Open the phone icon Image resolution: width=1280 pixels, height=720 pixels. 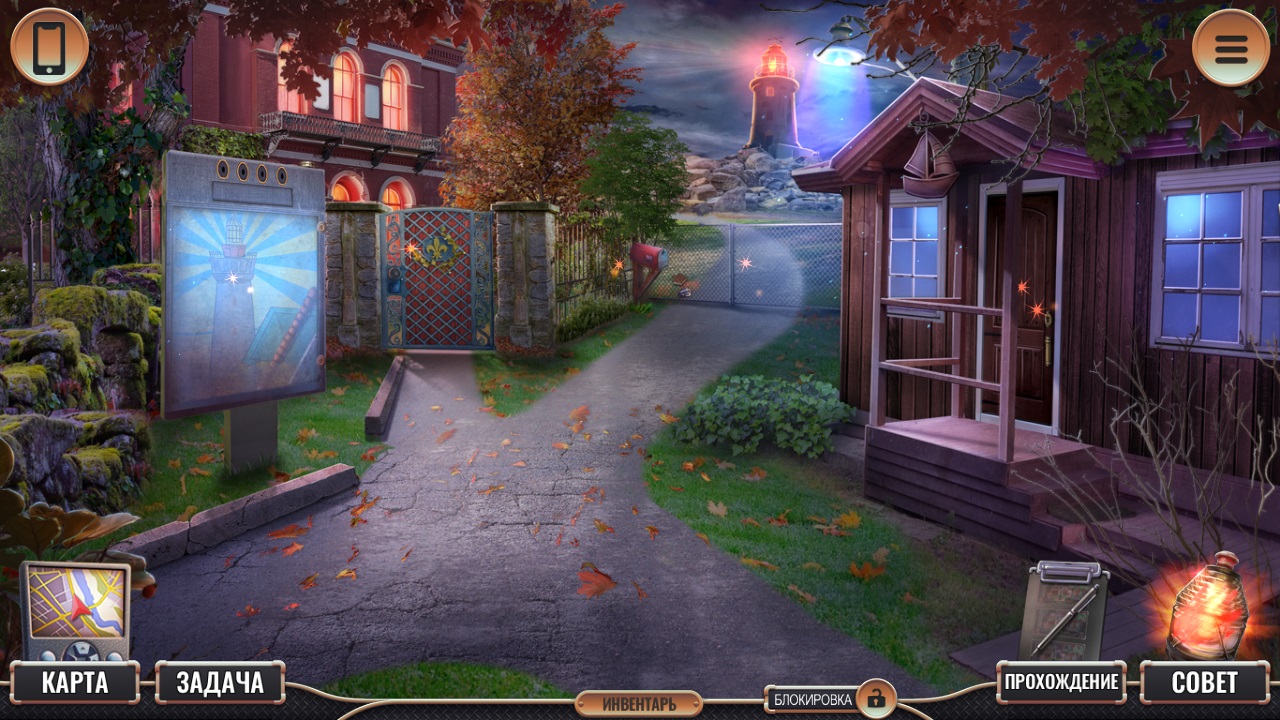[x=49, y=47]
